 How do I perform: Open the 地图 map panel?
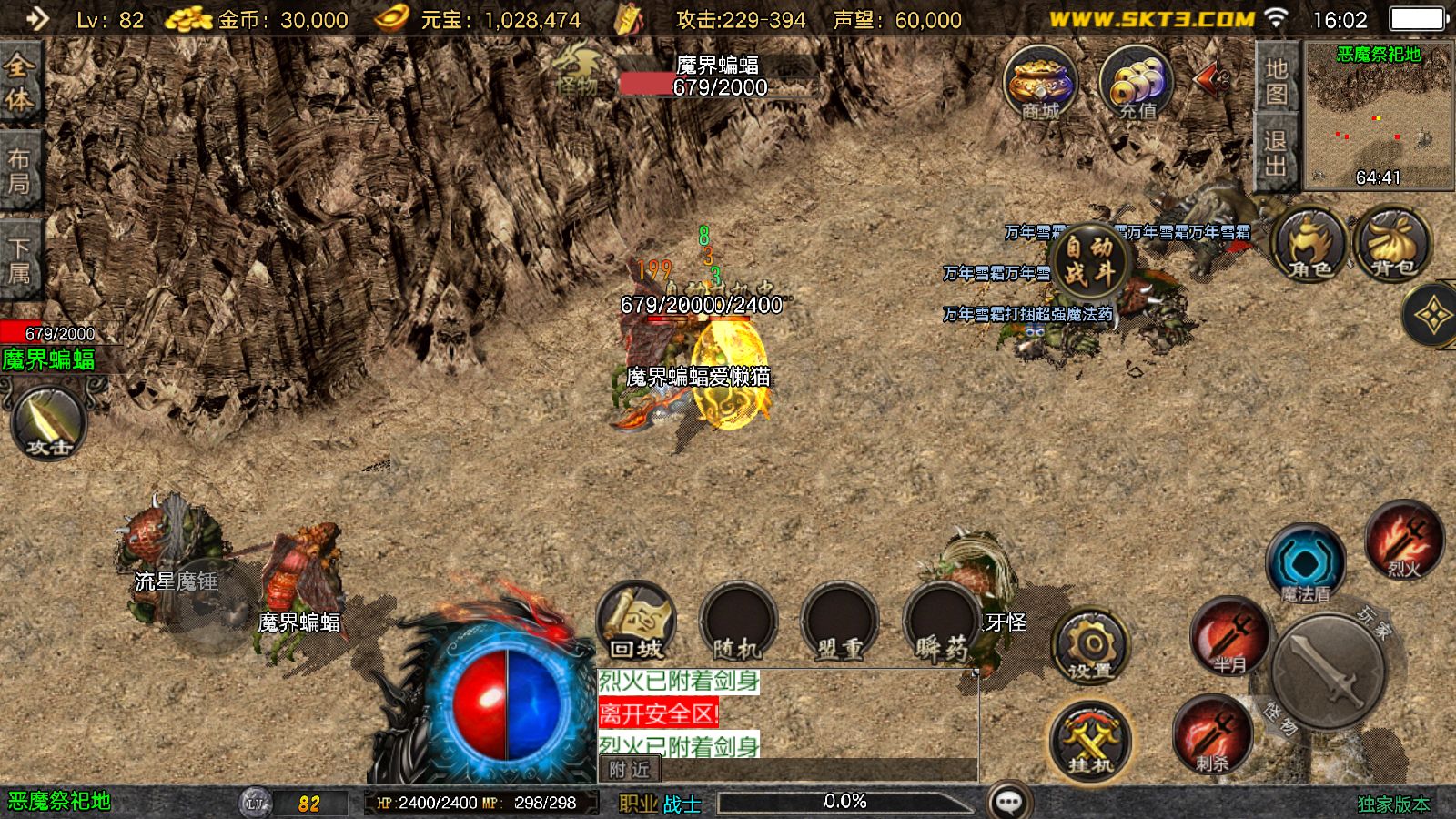coord(1276,80)
